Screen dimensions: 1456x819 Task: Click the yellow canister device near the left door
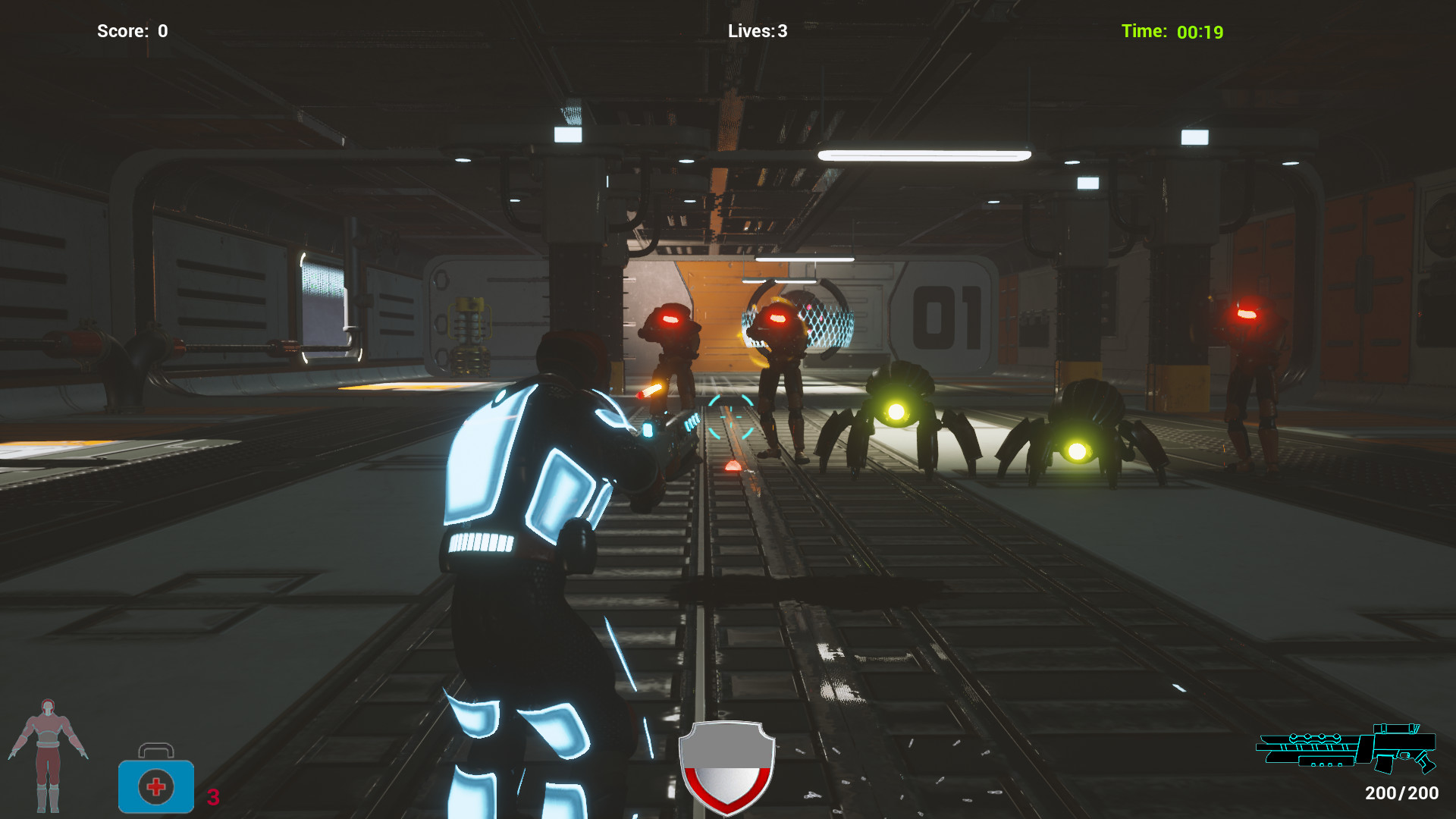pyautogui.click(x=470, y=337)
